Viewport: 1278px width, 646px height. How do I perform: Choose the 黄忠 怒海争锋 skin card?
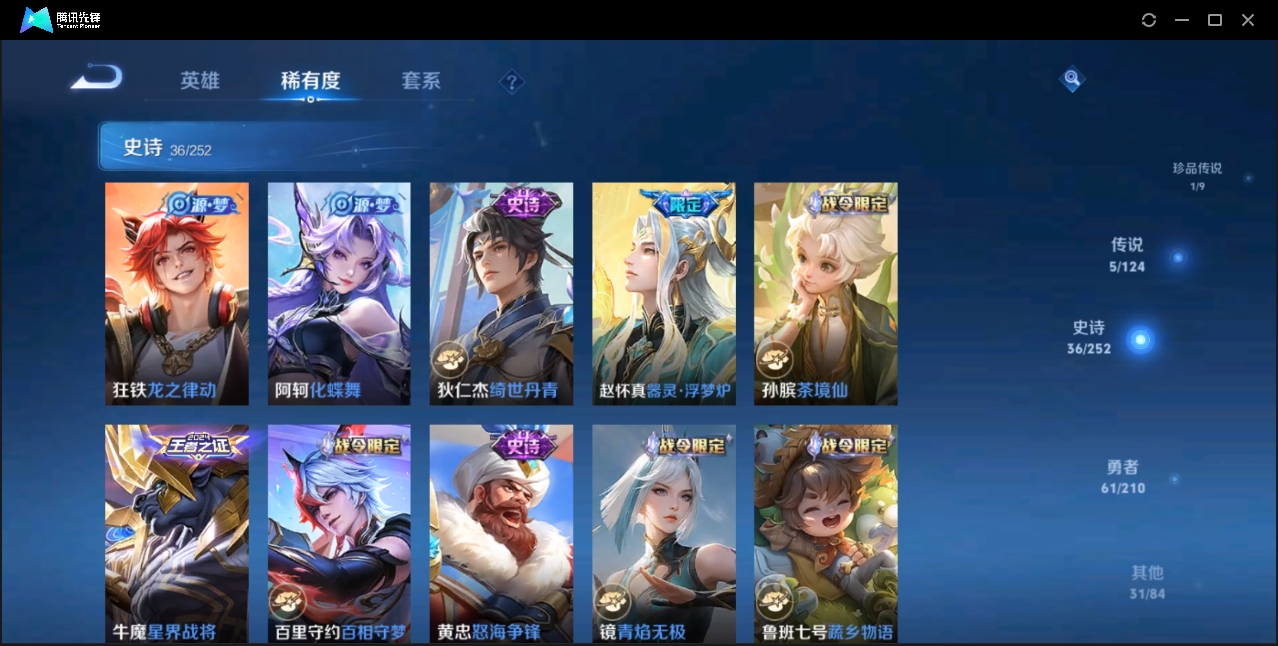tap(501, 533)
